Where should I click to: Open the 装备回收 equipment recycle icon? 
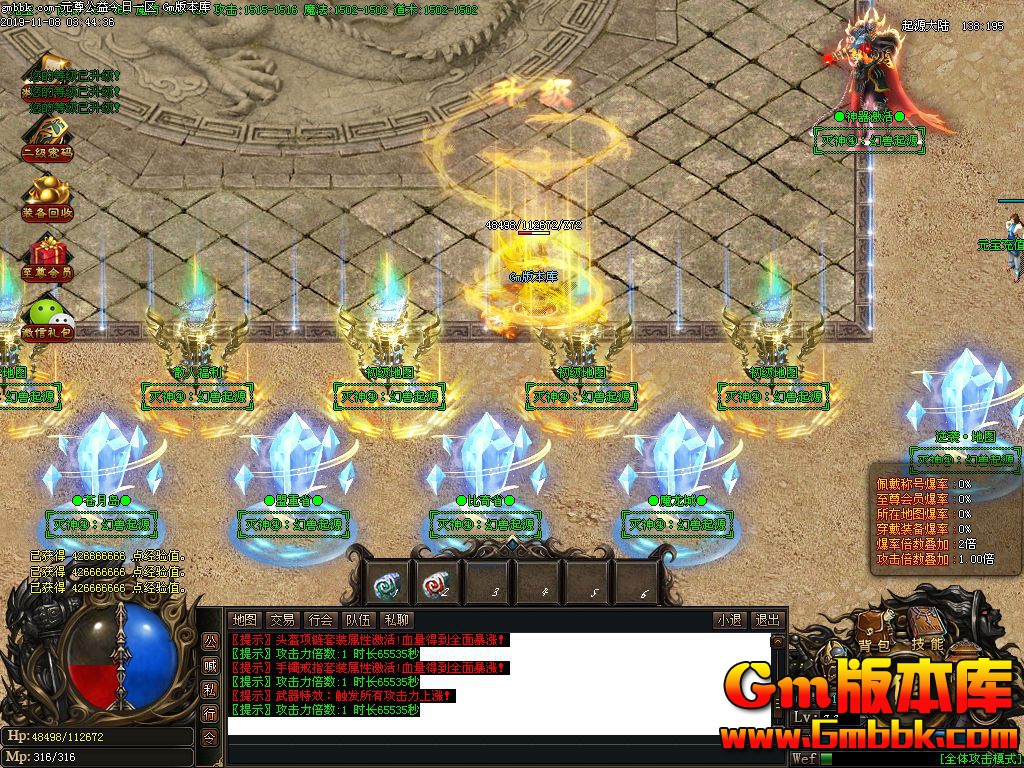click(47, 196)
